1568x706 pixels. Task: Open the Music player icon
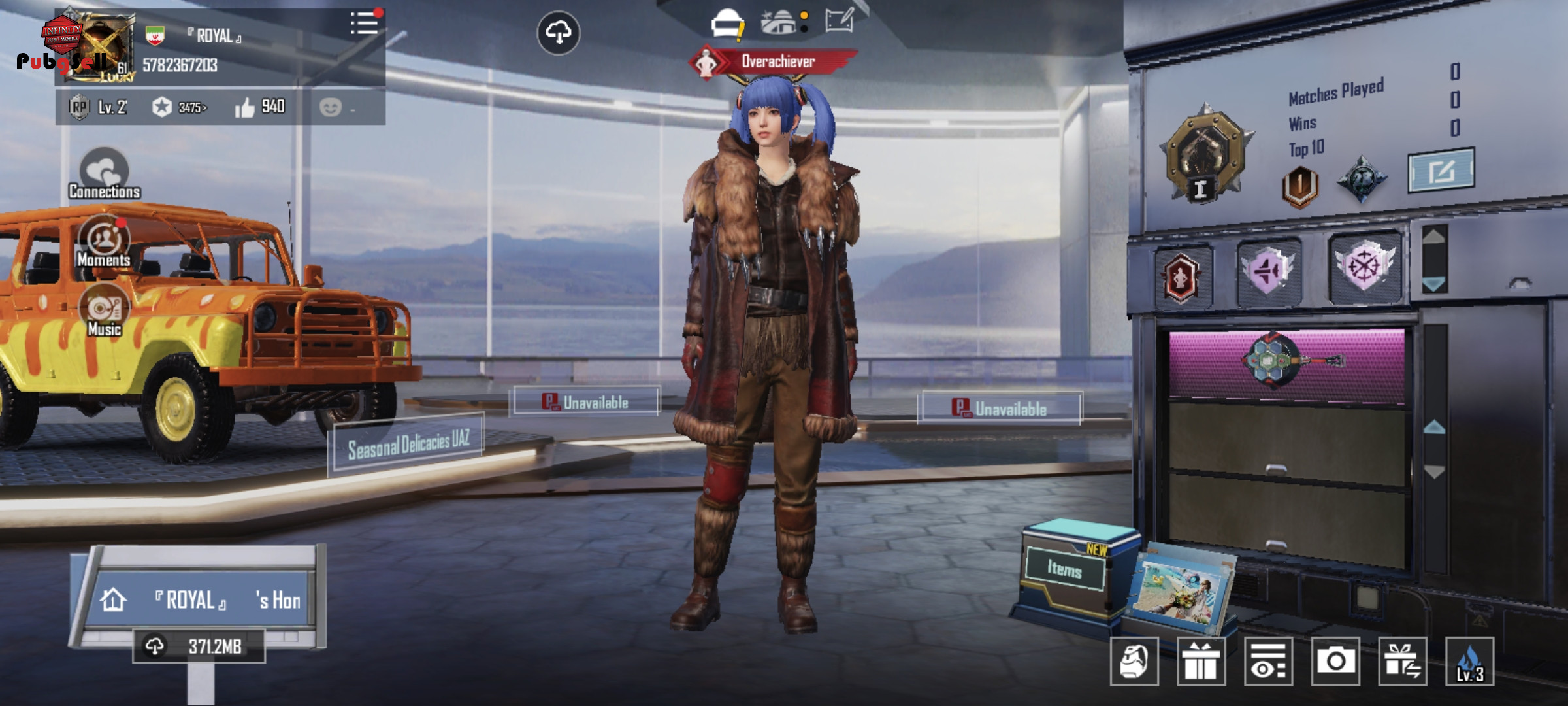(x=104, y=310)
